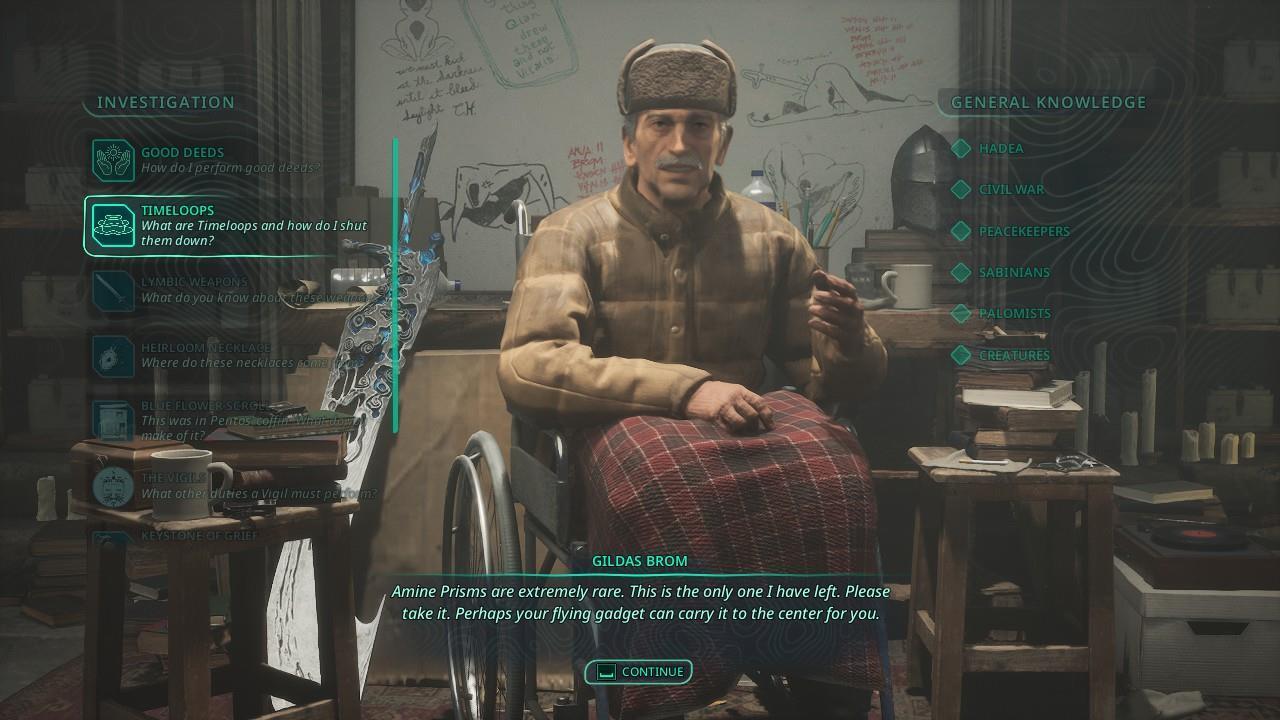The height and width of the screenshot is (720, 1280).
Task: Open the Hadea general knowledge entry
Action: 1000,148
